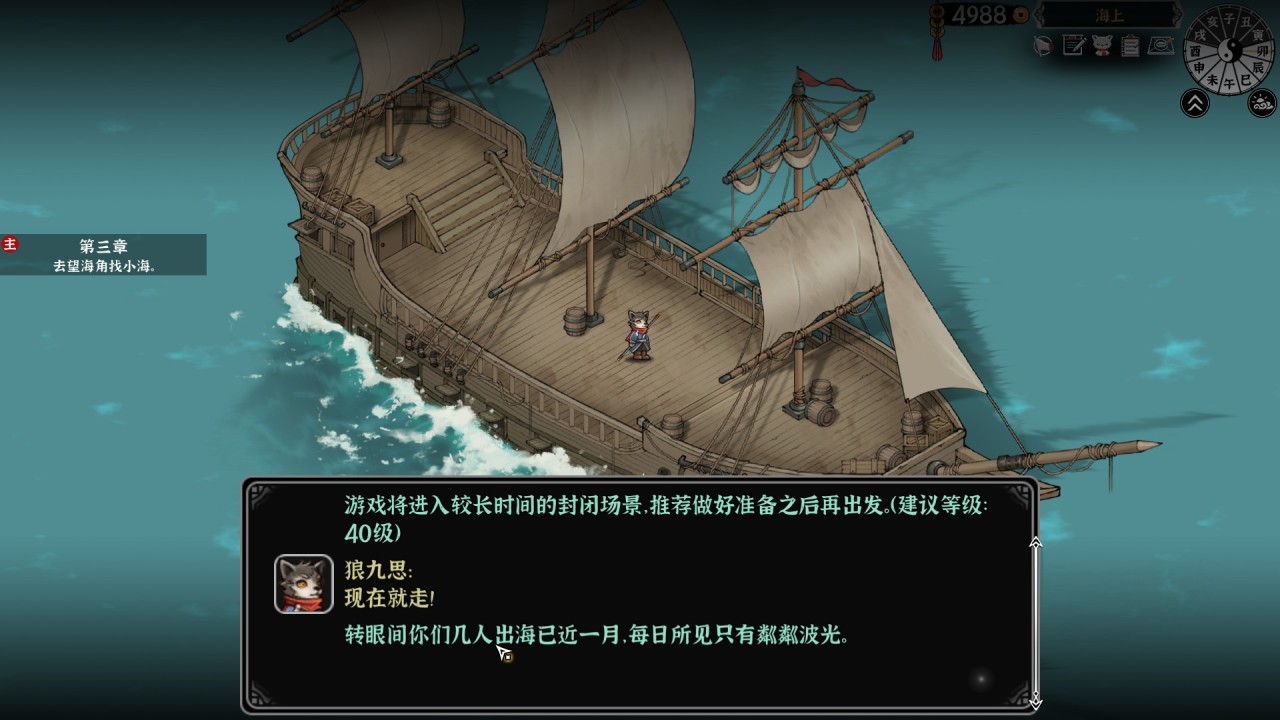Viewport: 1280px width, 720px height.
Task: Collapse the HUD with the chevron toggle
Action: 1195,101
